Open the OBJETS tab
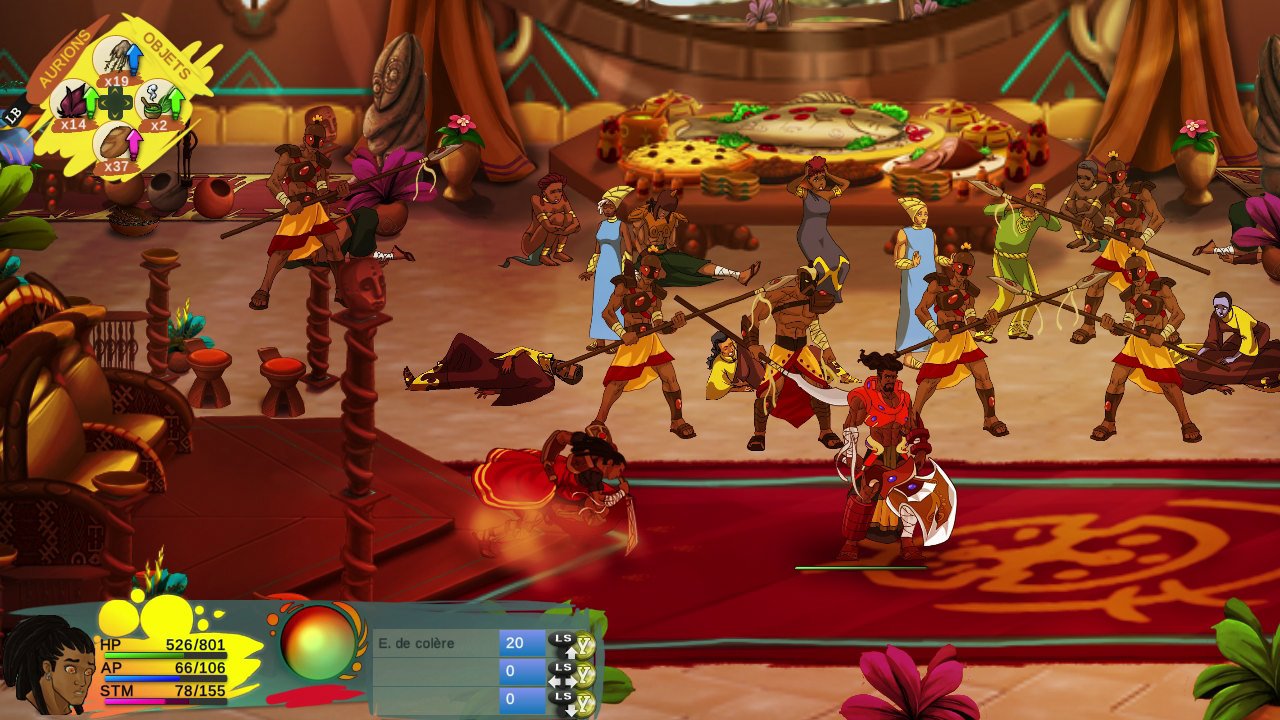The width and height of the screenshot is (1280, 720). coord(168,57)
